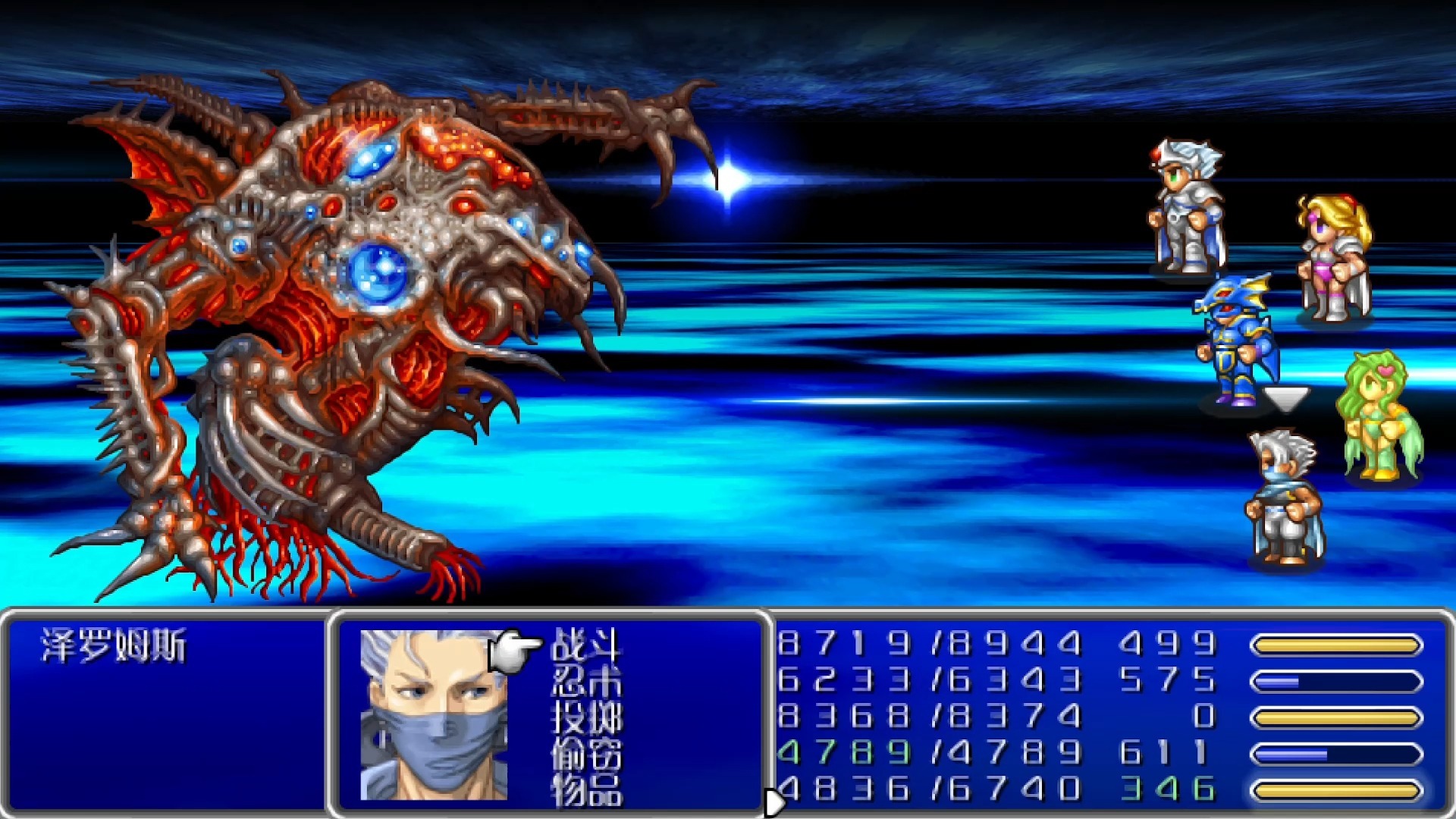The width and height of the screenshot is (1456, 819).
Task: Open the 物品 (Item) command
Action: click(x=586, y=789)
